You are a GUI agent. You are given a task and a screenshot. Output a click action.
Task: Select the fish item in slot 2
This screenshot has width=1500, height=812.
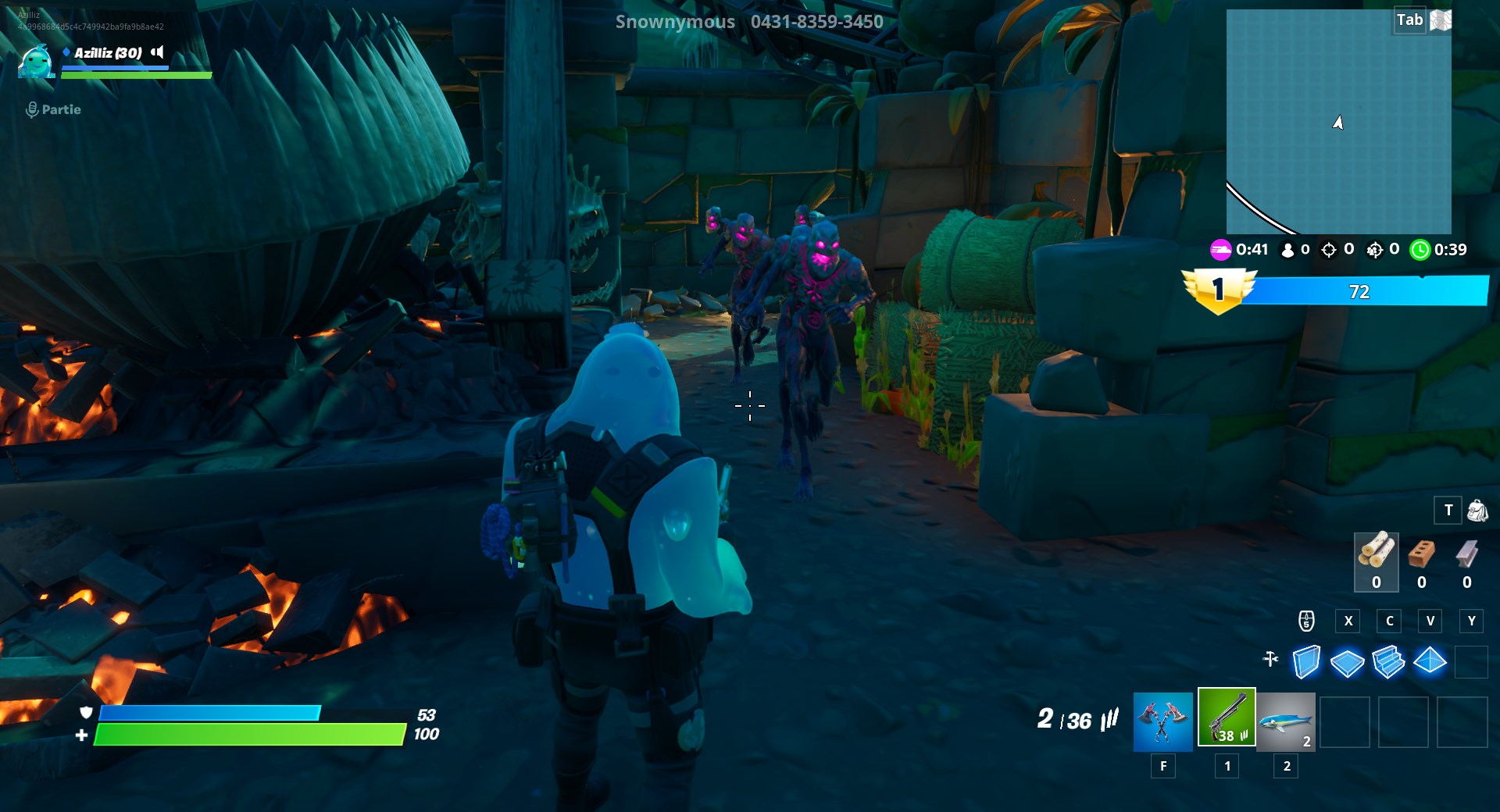coord(1286,722)
